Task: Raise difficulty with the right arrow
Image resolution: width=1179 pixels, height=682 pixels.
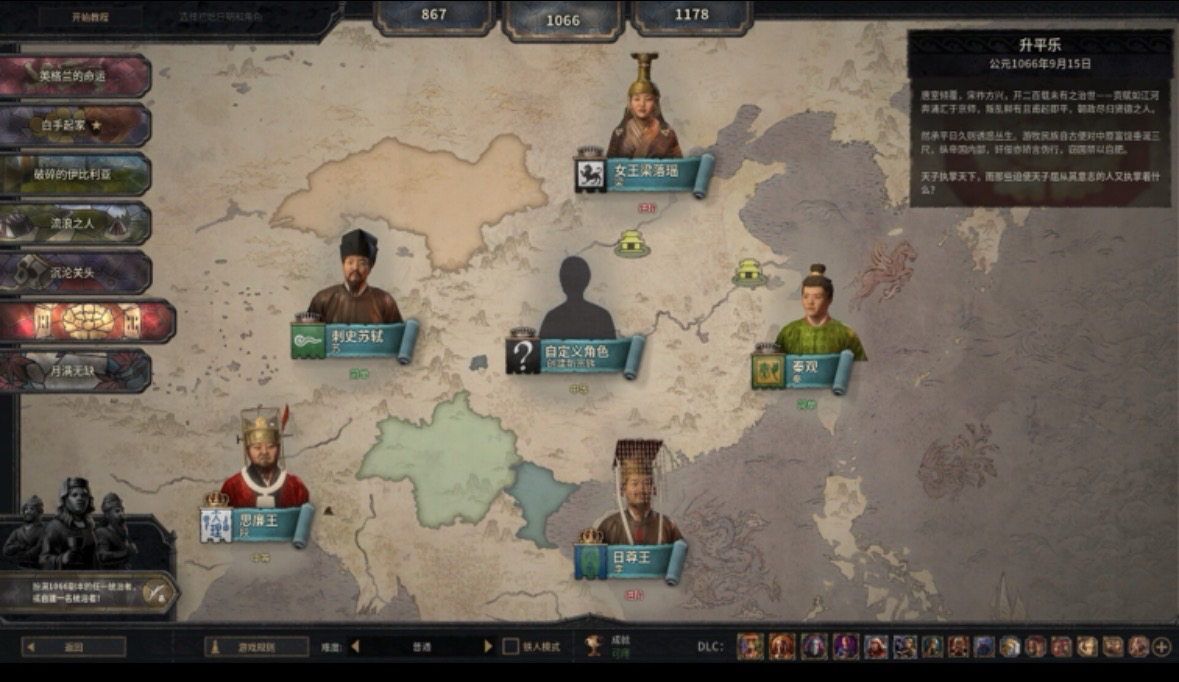Action: coord(488,647)
